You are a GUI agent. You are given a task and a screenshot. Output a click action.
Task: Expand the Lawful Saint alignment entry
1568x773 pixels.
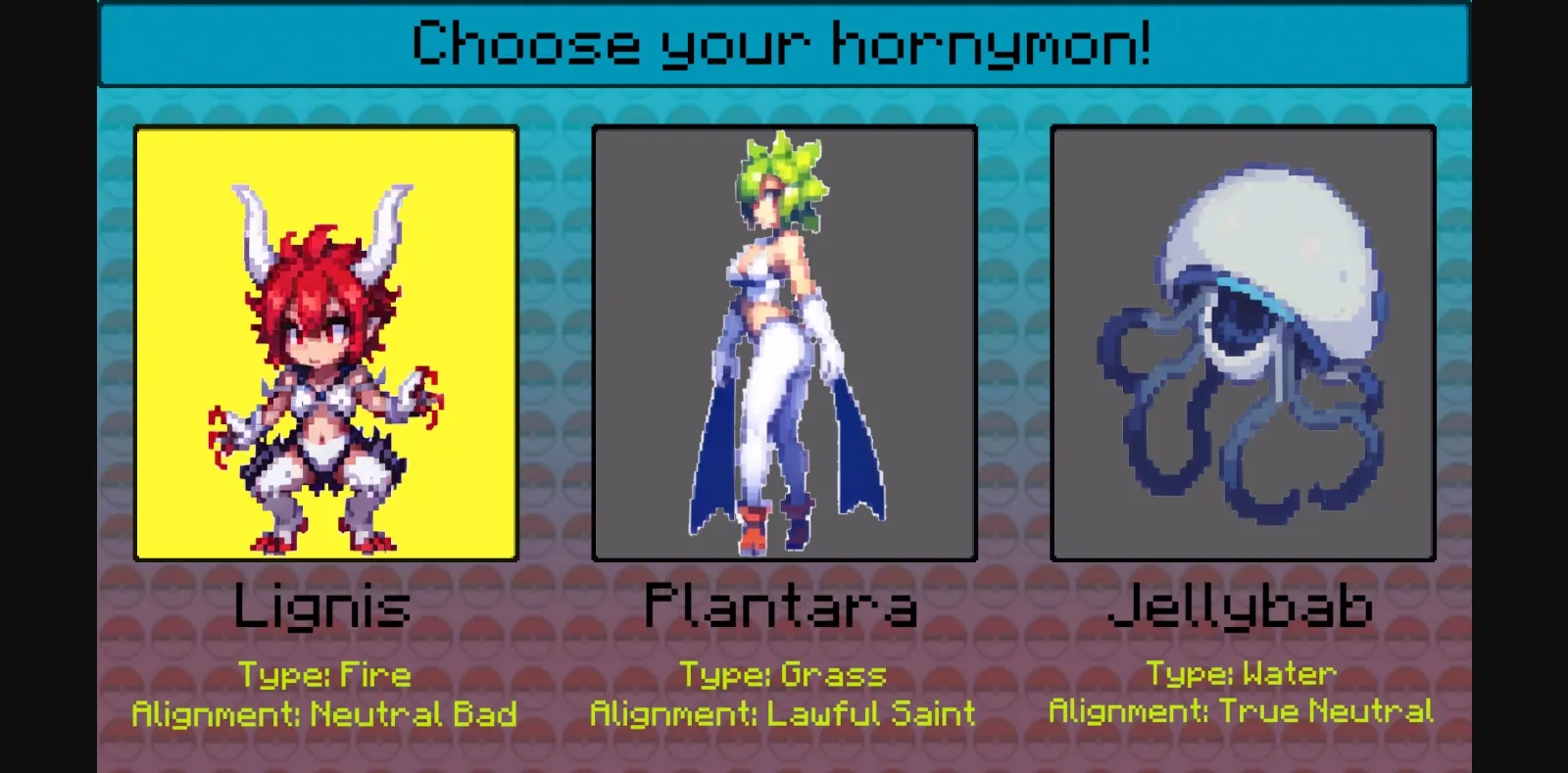click(x=784, y=714)
